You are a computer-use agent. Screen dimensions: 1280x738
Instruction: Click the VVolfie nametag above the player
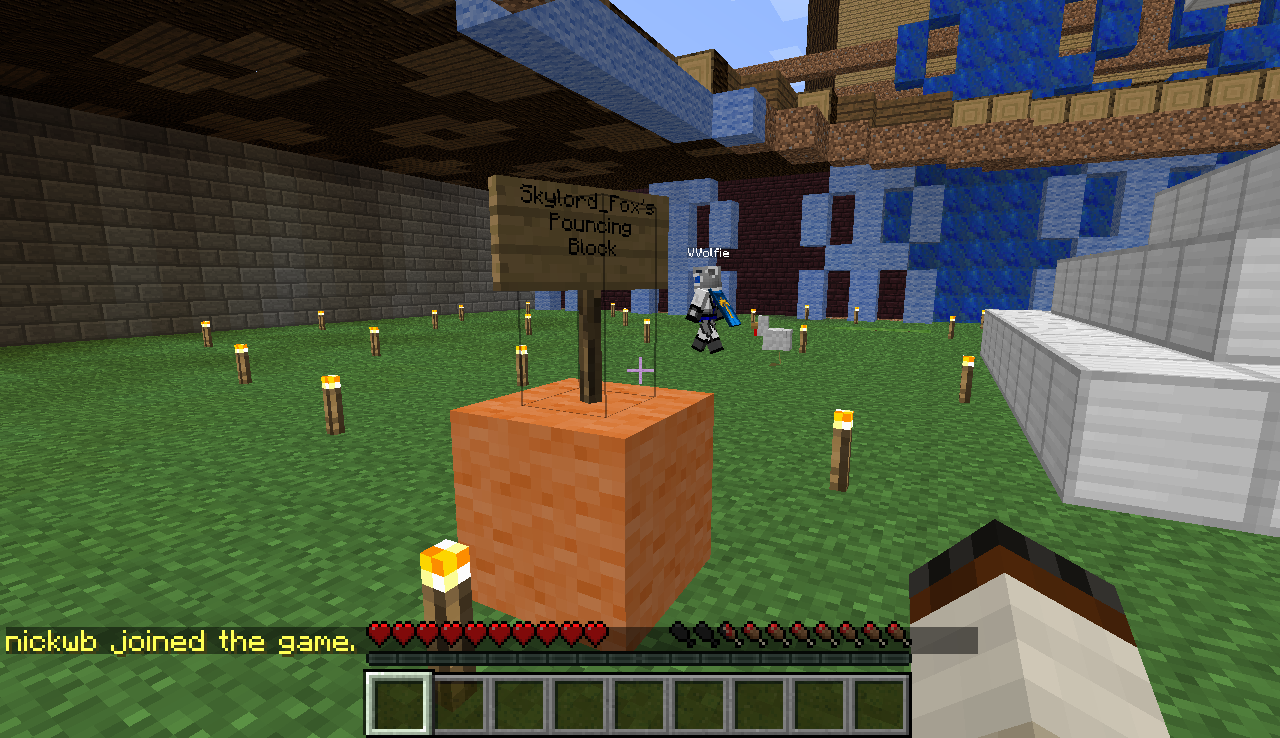pyautogui.click(x=708, y=254)
